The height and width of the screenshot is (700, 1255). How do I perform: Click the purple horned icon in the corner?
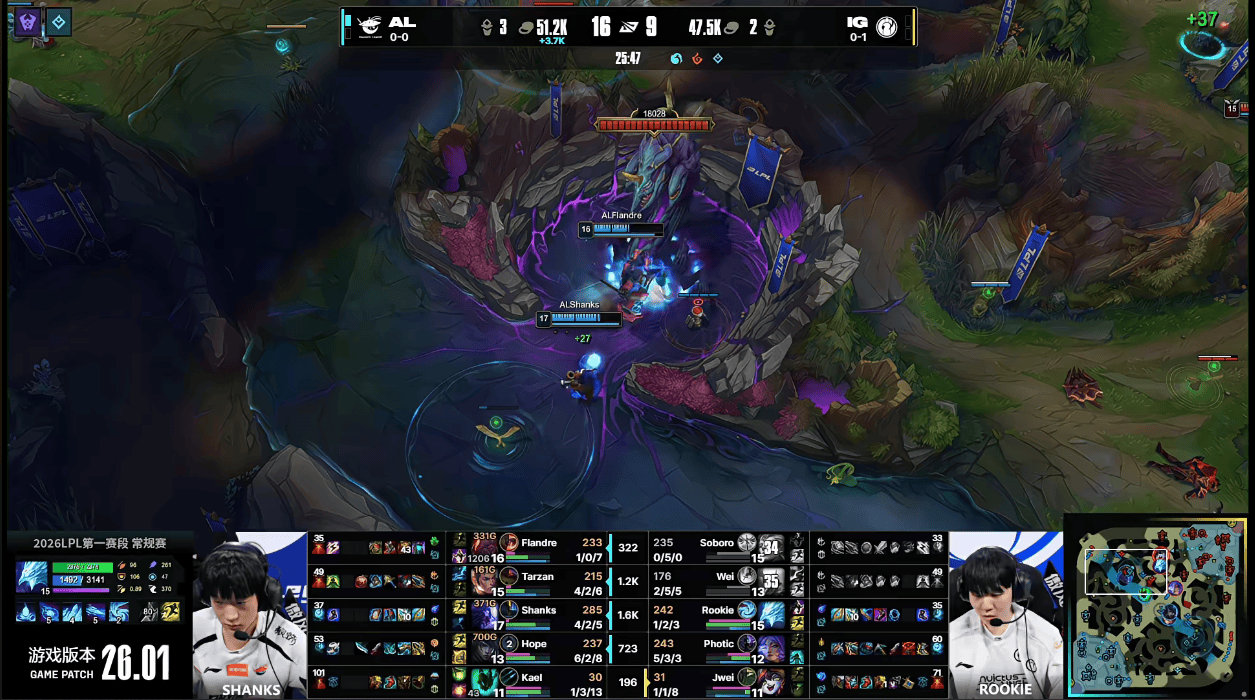point(28,22)
